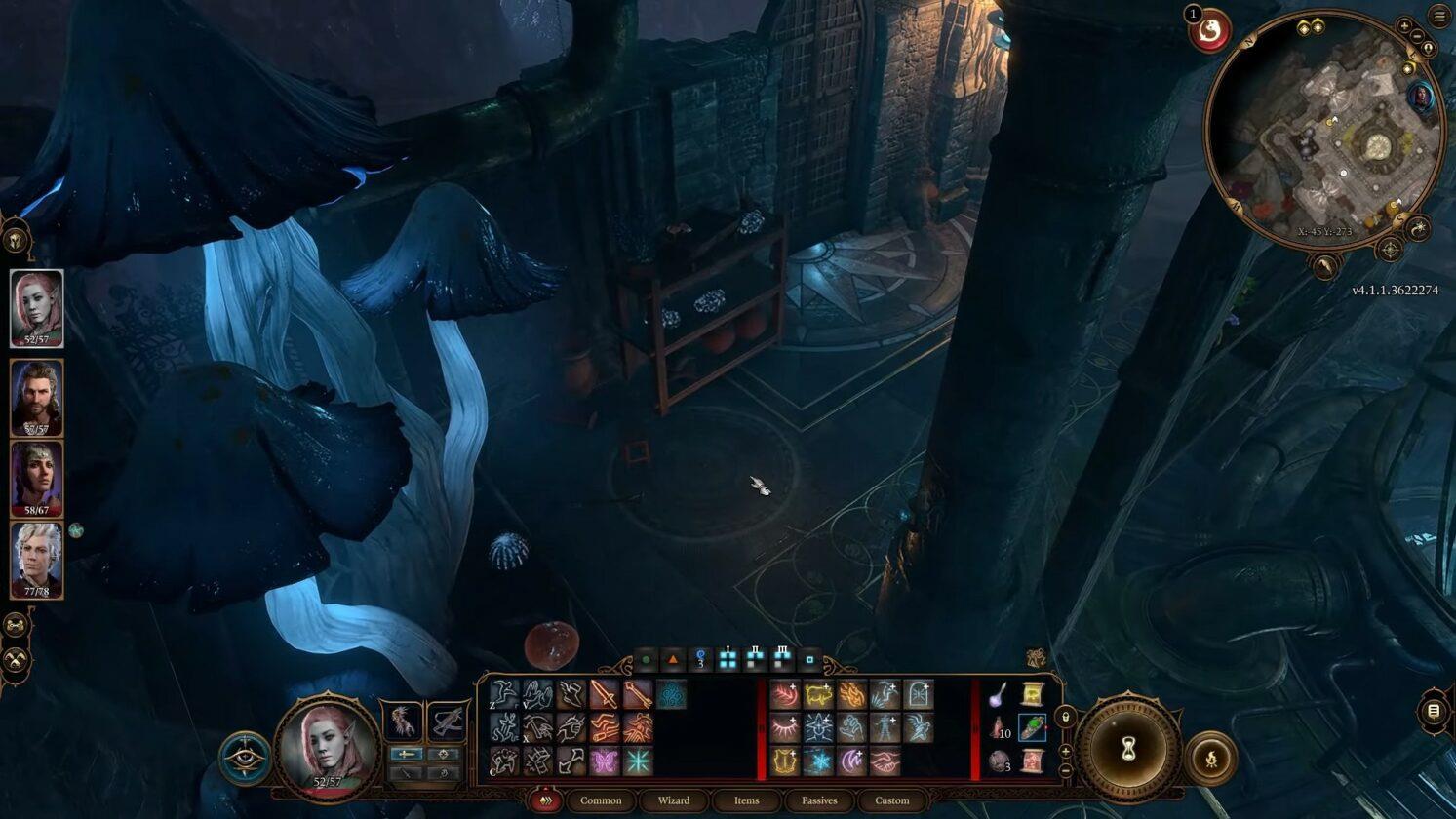1456x819 pixels.
Task: Switch to the Common hotbar tab
Action: click(601, 800)
